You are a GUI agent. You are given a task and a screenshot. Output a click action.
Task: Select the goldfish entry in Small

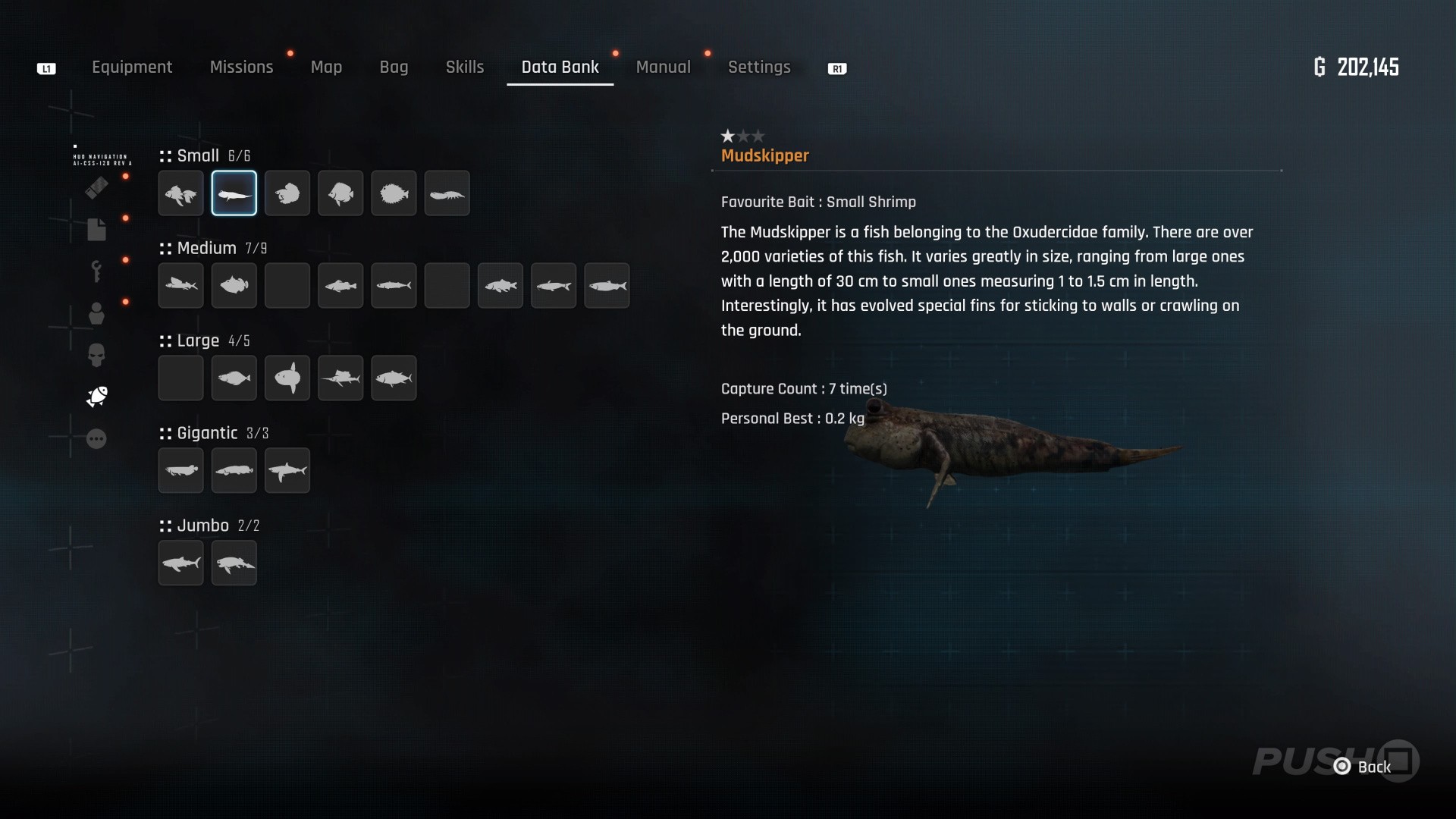pyautogui.click(x=181, y=193)
